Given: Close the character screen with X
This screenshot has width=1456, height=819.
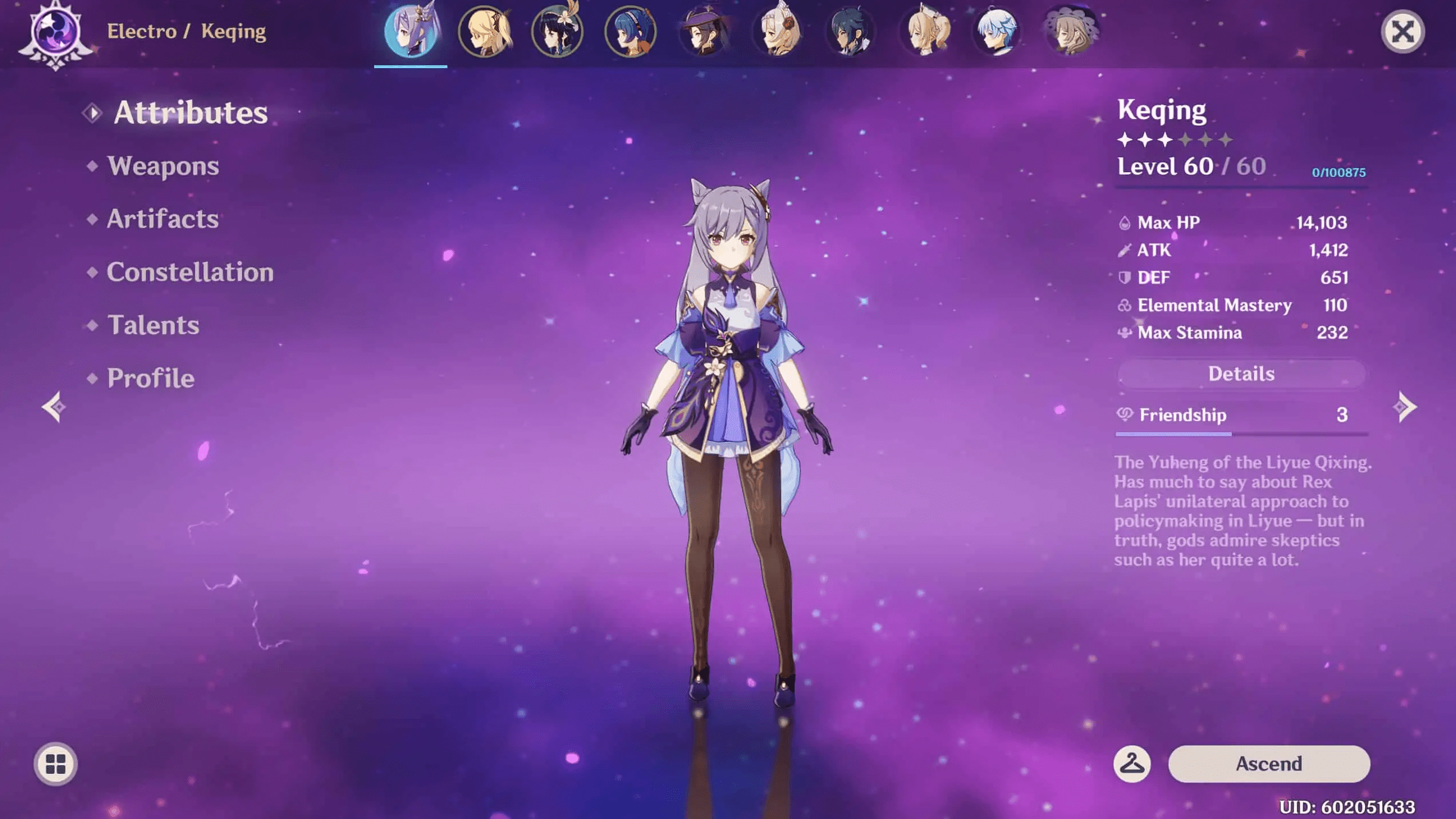Looking at the screenshot, I should (x=1402, y=31).
